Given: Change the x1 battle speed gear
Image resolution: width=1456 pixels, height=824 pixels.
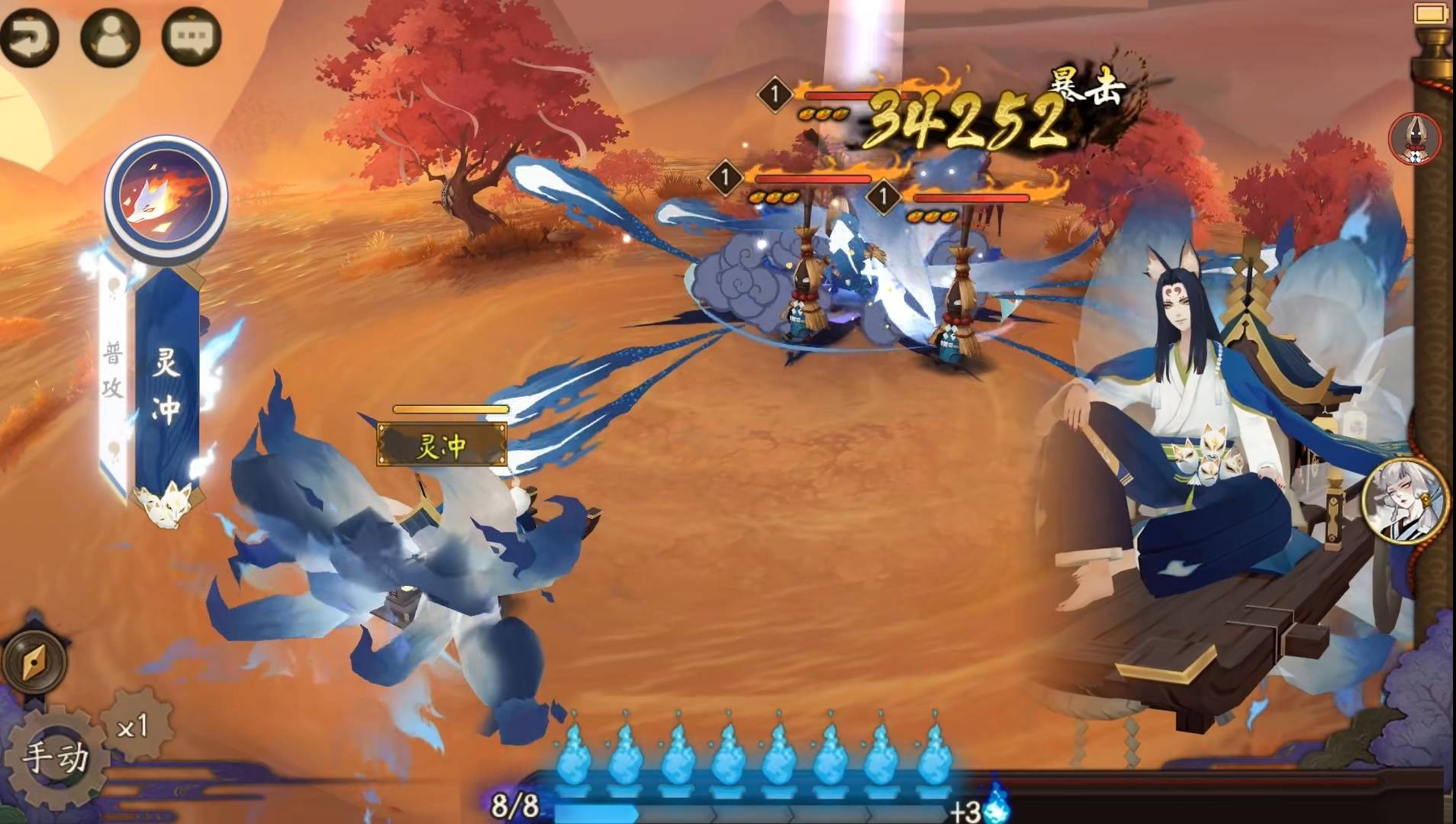Looking at the screenshot, I should tap(134, 726).
